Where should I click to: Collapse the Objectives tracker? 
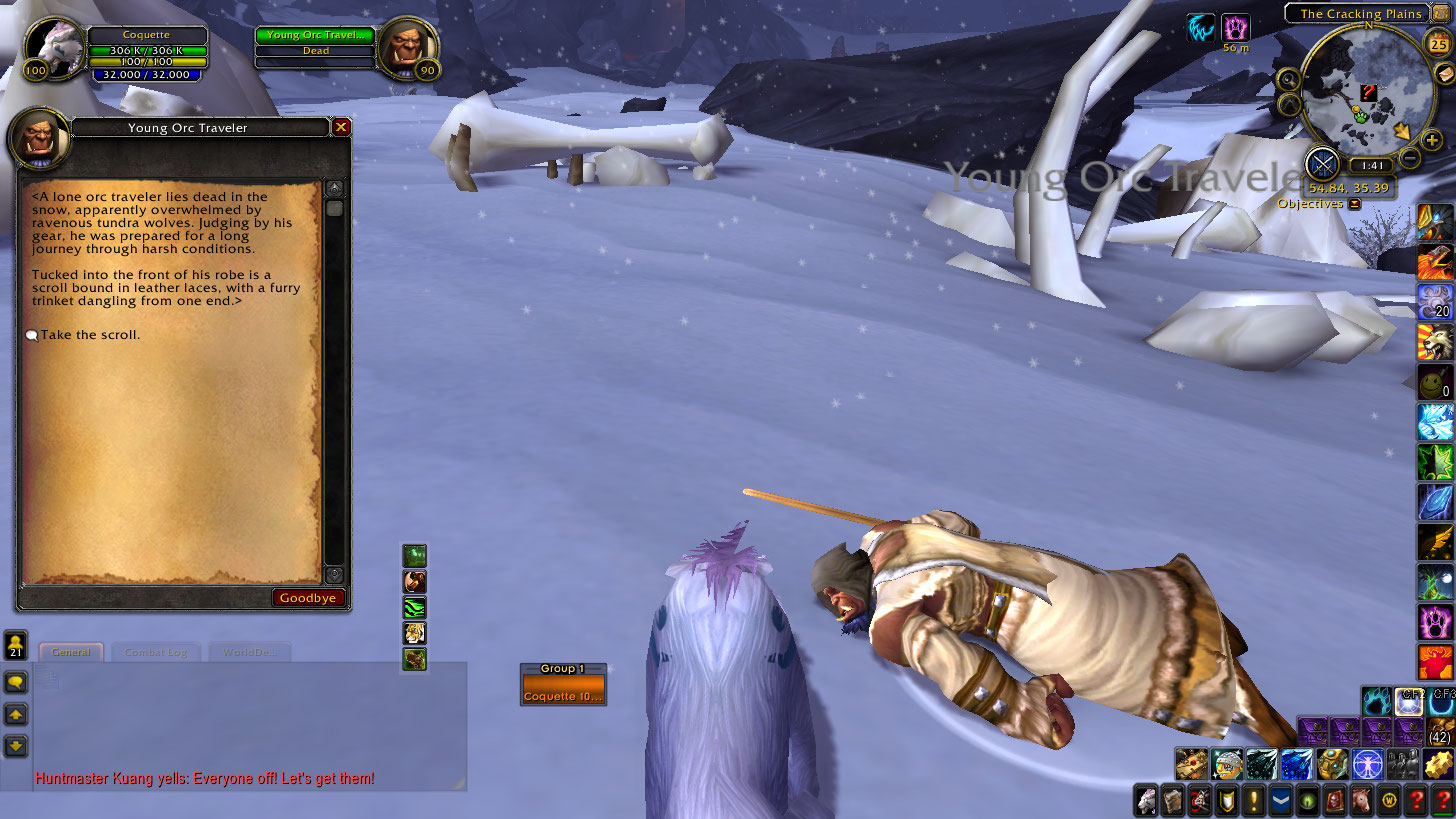tap(1354, 204)
